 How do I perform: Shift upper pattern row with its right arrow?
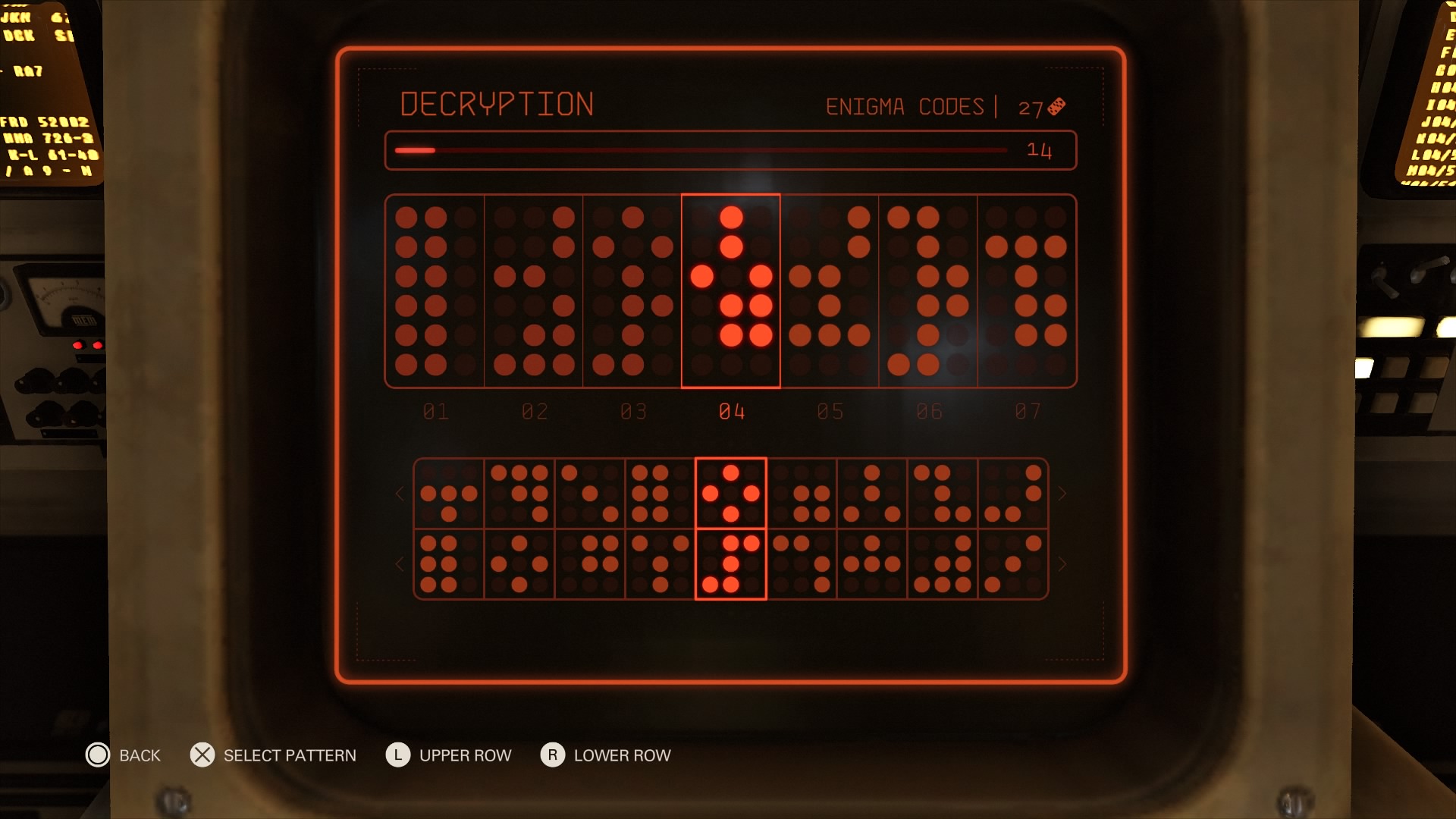[x=1062, y=494]
